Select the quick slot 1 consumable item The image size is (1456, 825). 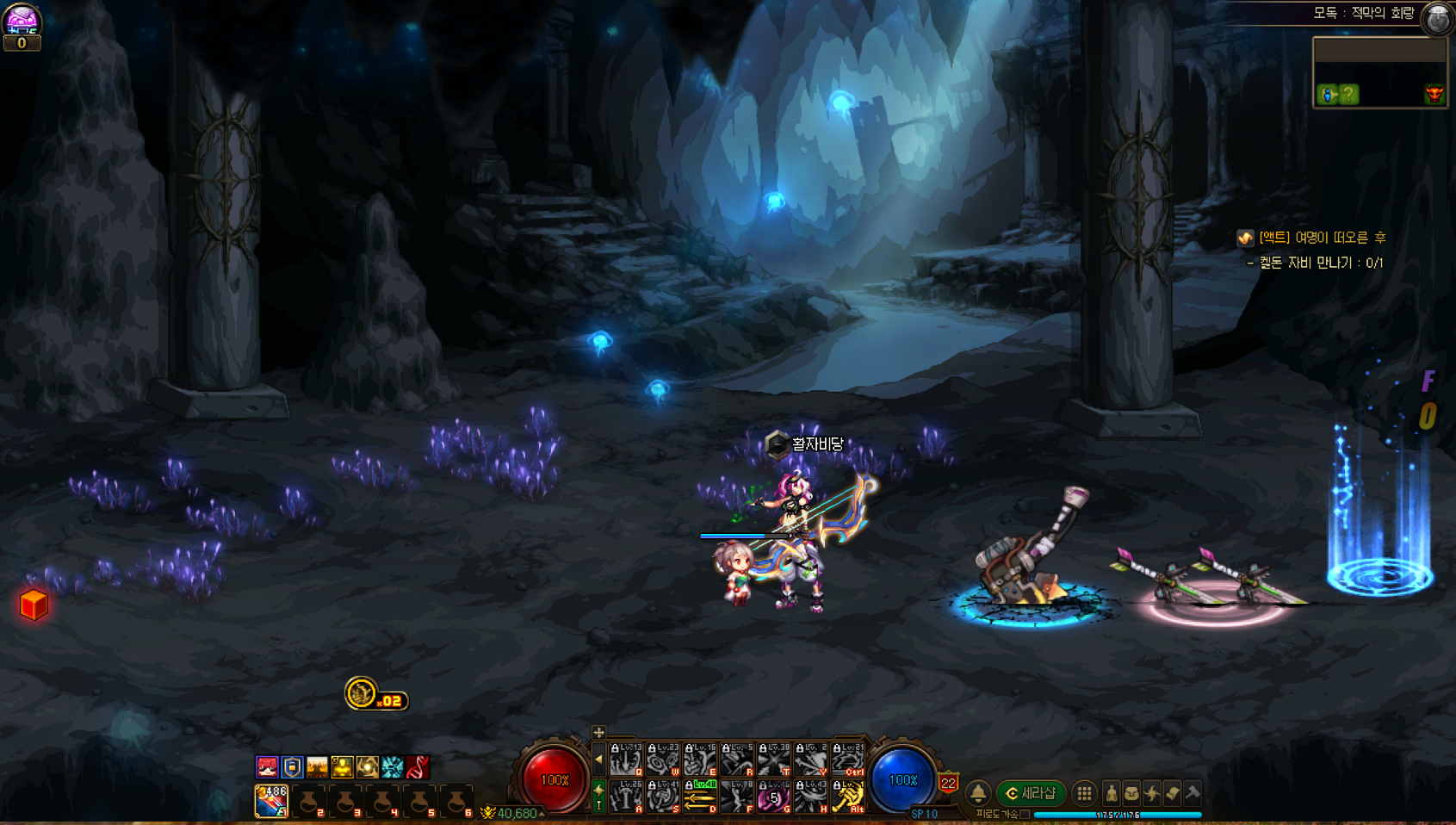tap(271, 800)
